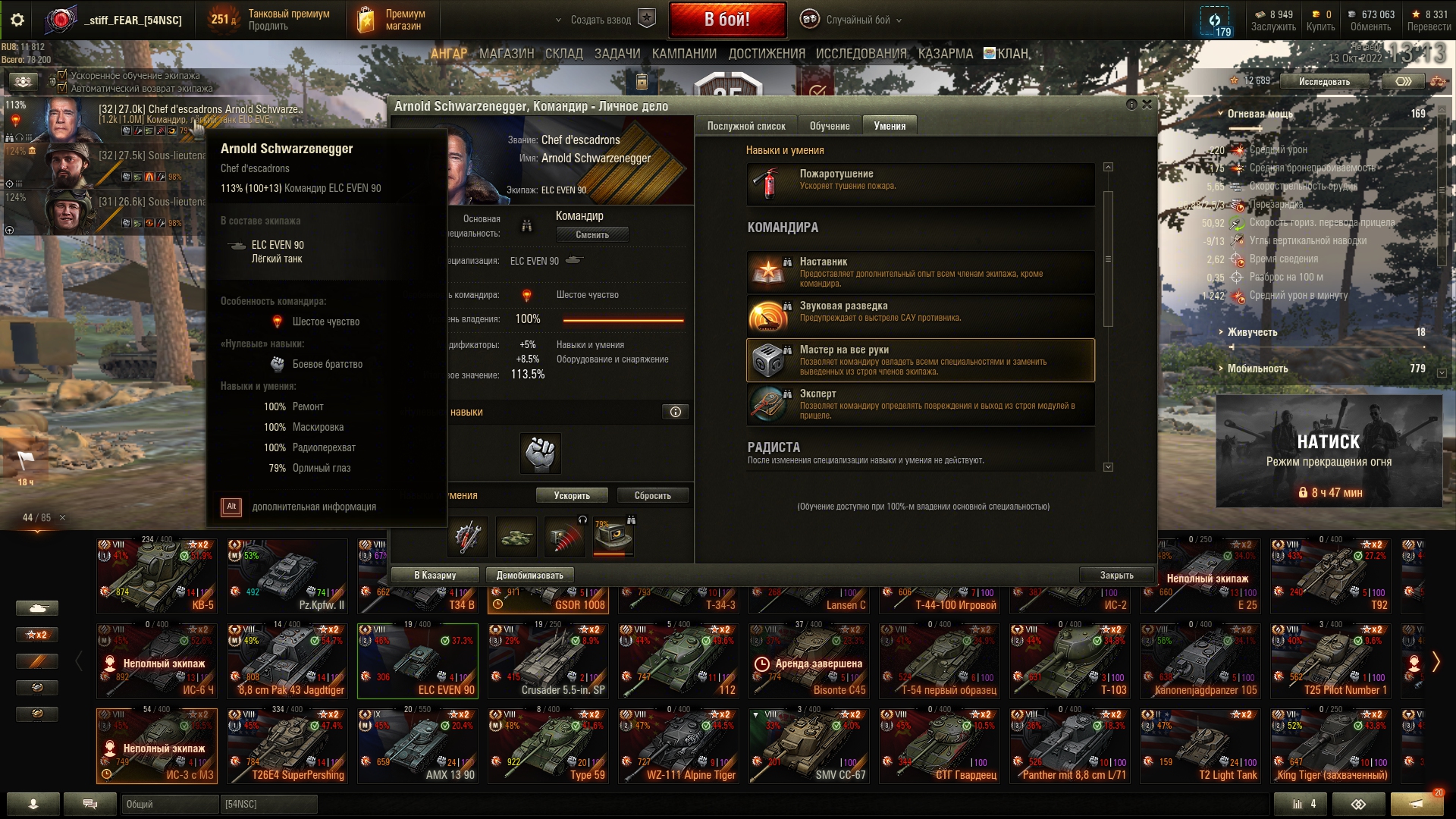The height and width of the screenshot is (819, 1456).
Task: Choose the Звуковая разведка skill
Action: [x=920, y=316]
